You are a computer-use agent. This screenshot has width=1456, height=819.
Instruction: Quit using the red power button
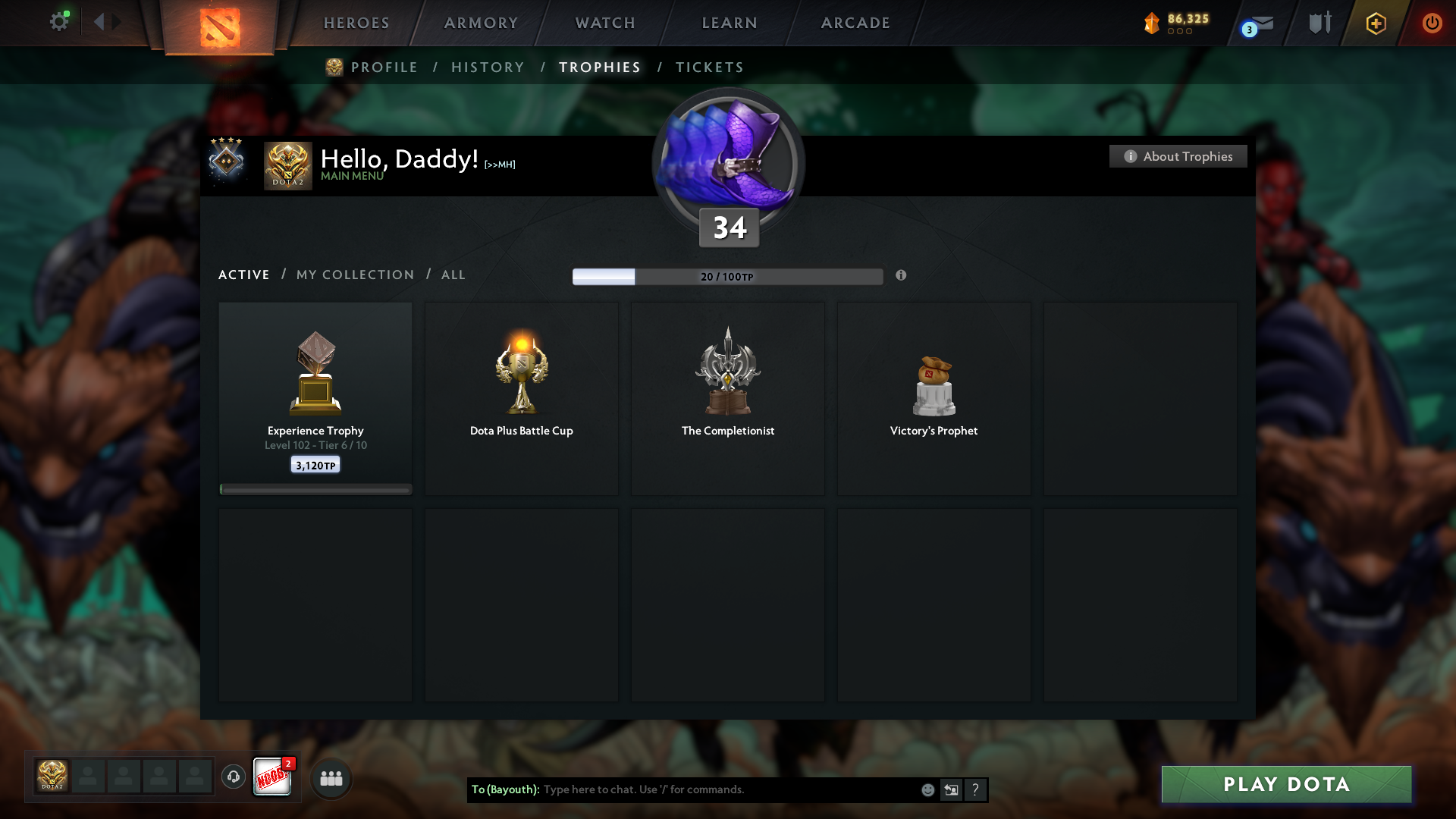1432,23
